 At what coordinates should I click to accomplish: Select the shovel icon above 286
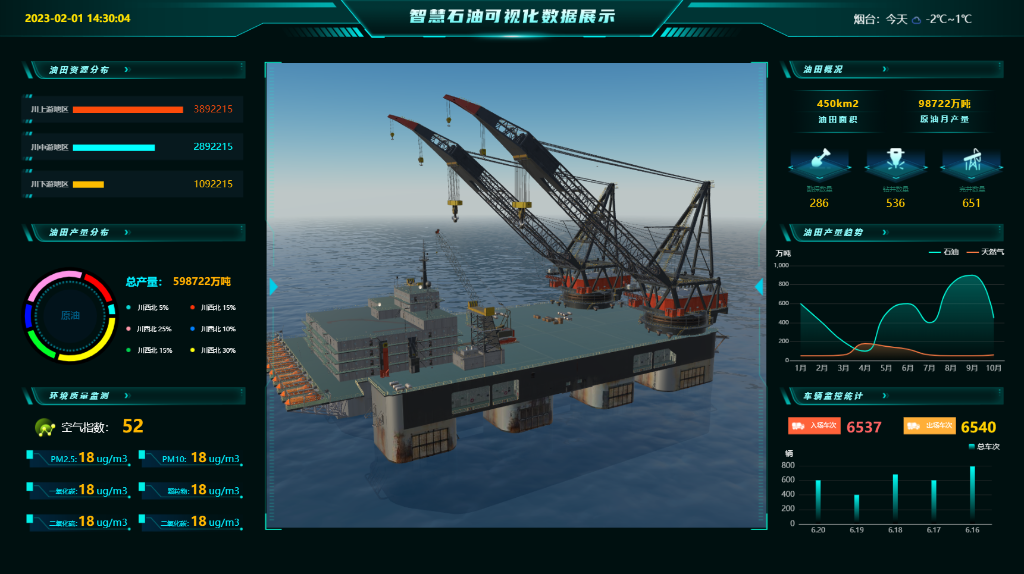[x=819, y=160]
